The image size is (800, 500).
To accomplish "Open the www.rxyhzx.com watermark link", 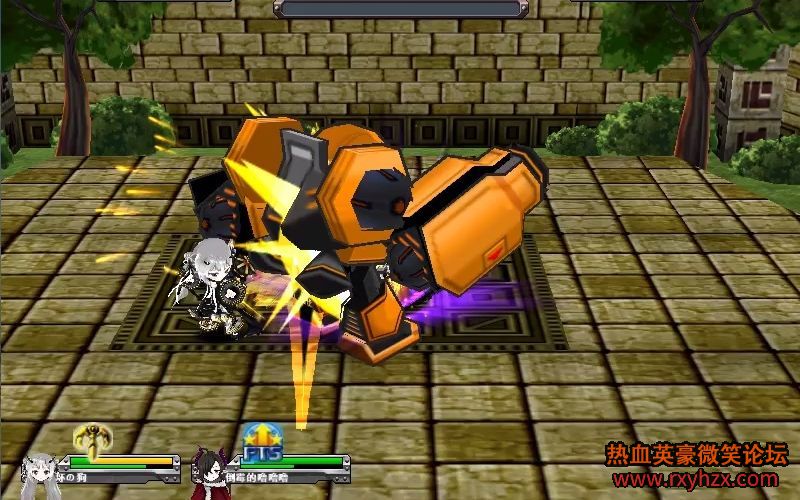I will 695,480.
